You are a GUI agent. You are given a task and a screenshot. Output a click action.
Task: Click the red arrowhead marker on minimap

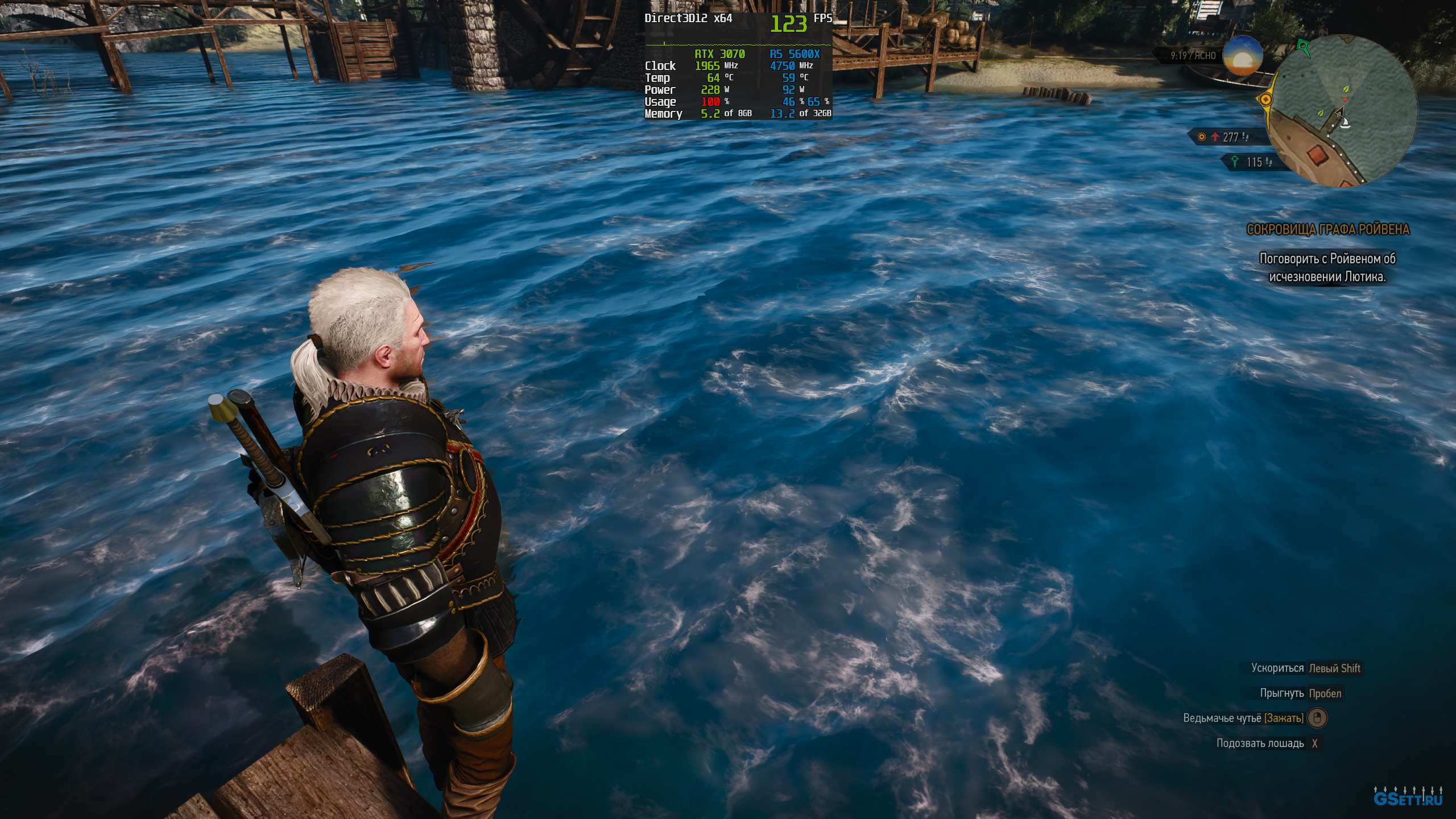tap(1345, 100)
